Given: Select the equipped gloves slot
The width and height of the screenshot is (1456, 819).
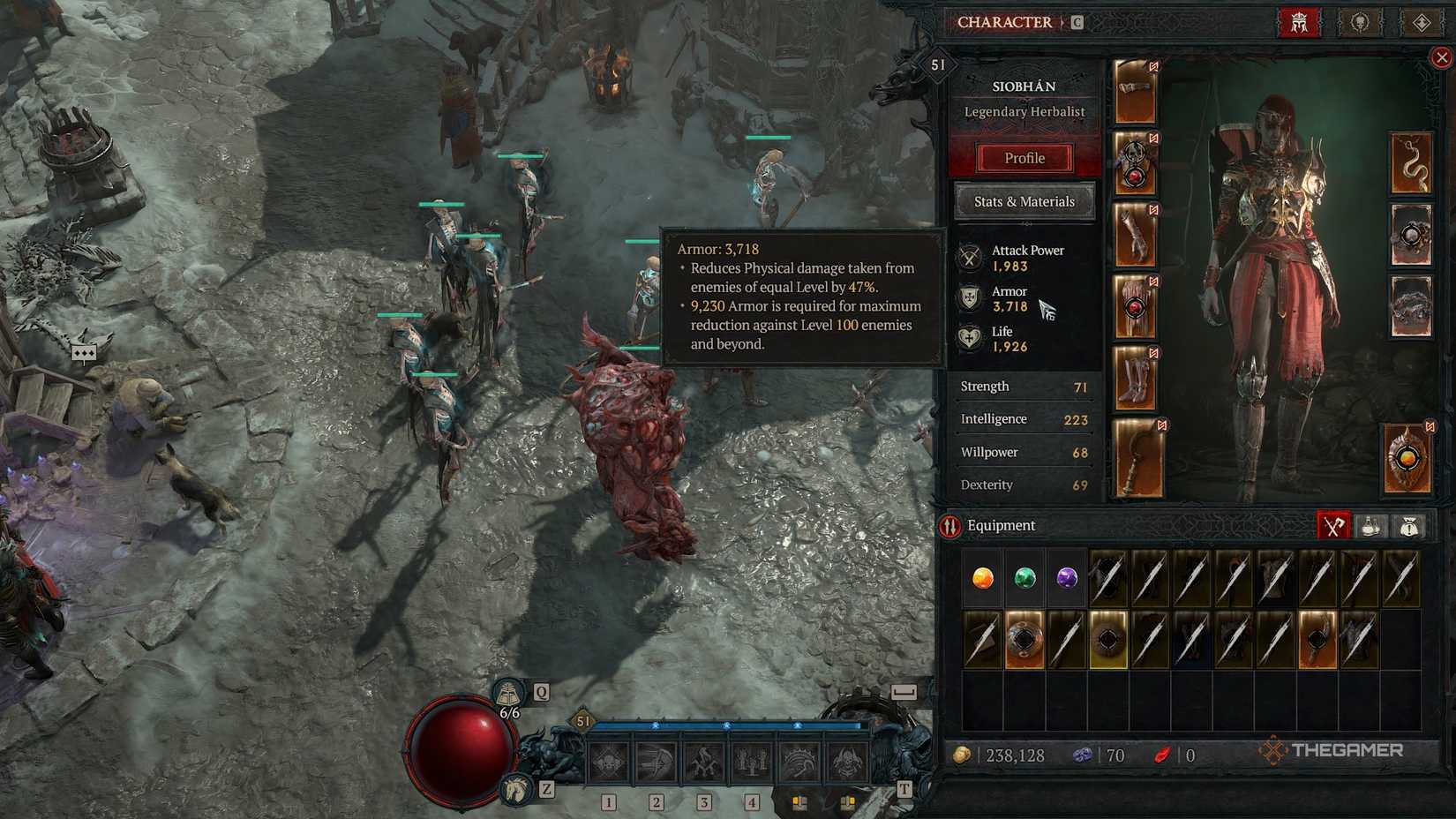Looking at the screenshot, I should click(1135, 235).
